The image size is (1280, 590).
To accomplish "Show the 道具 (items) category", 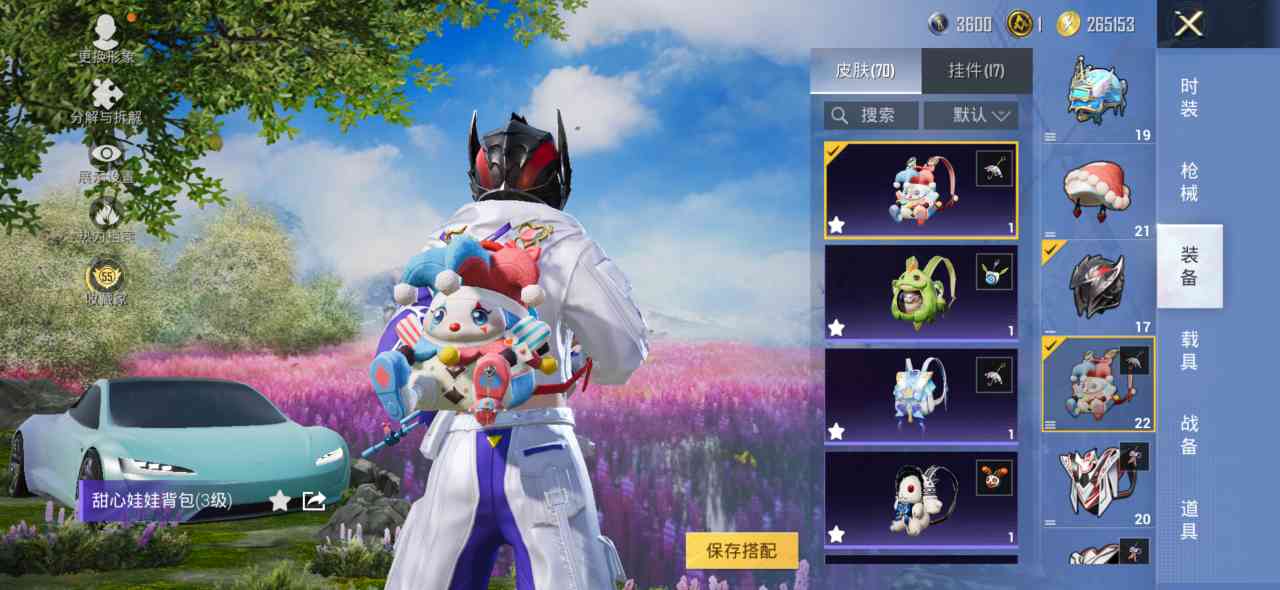I will [1189, 520].
